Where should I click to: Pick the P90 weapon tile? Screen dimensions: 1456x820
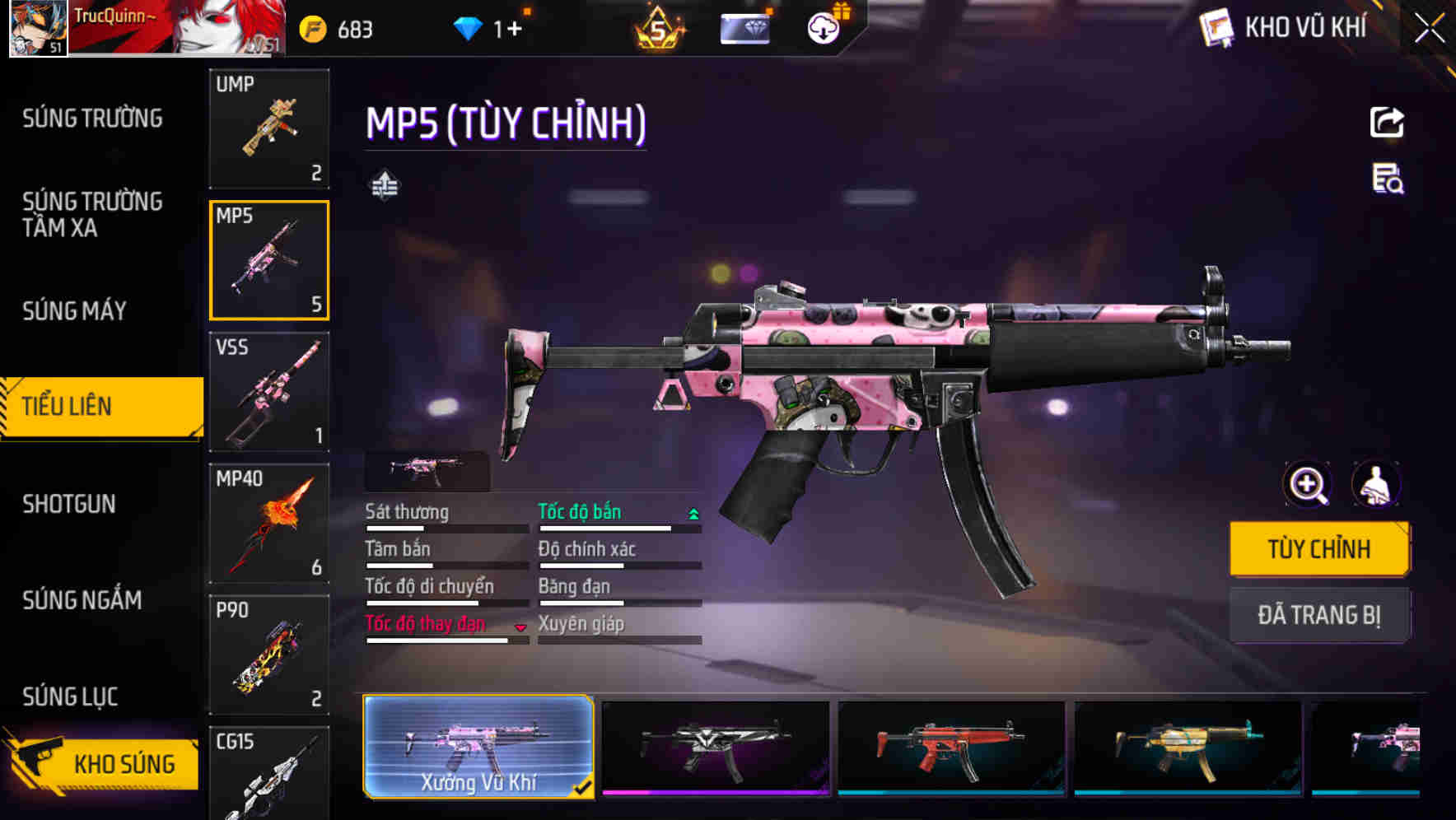[269, 655]
